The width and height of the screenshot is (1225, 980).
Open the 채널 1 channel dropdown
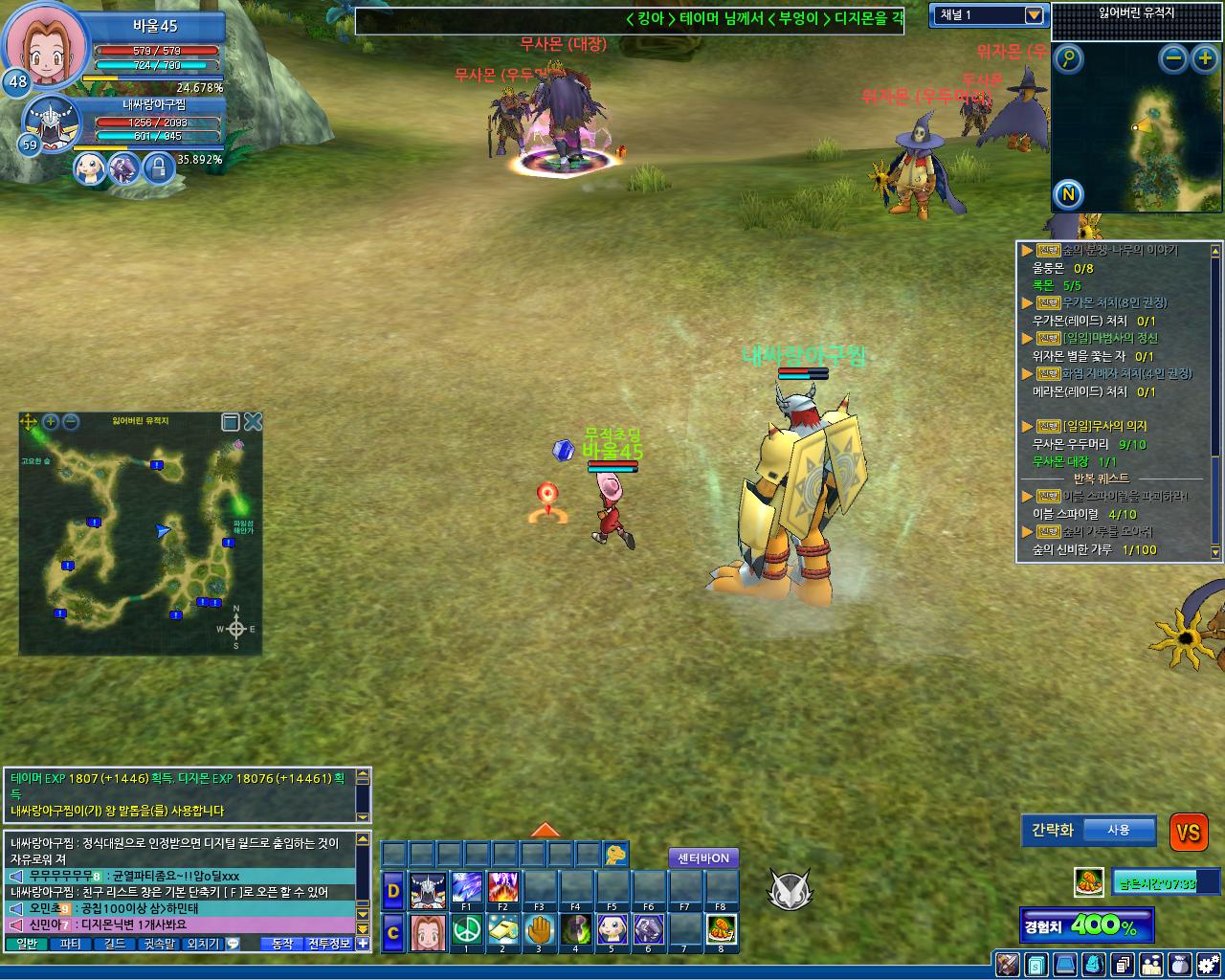[x=1033, y=15]
